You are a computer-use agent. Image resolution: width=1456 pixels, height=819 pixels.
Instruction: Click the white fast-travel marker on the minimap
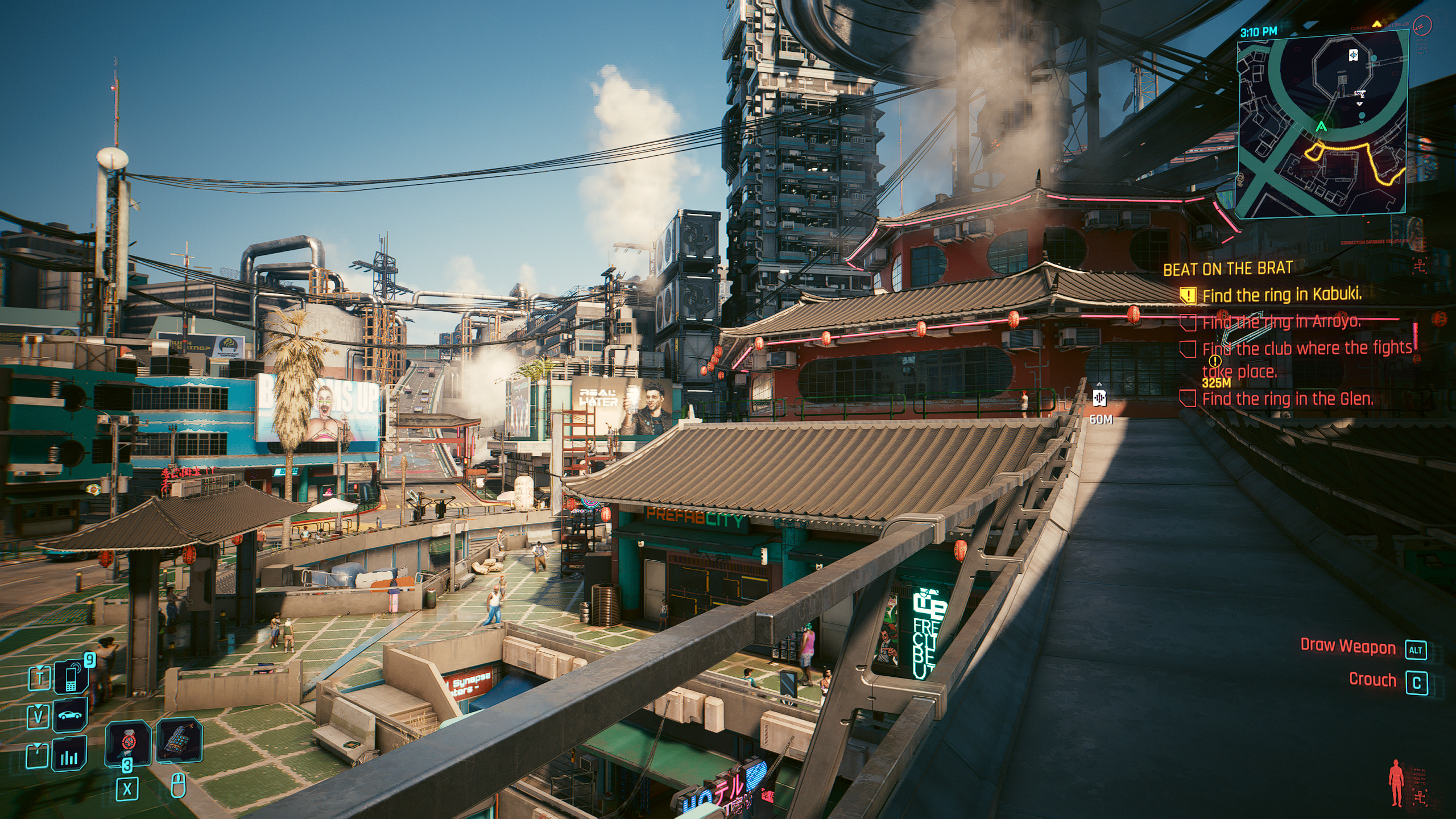tap(1353, 55)
